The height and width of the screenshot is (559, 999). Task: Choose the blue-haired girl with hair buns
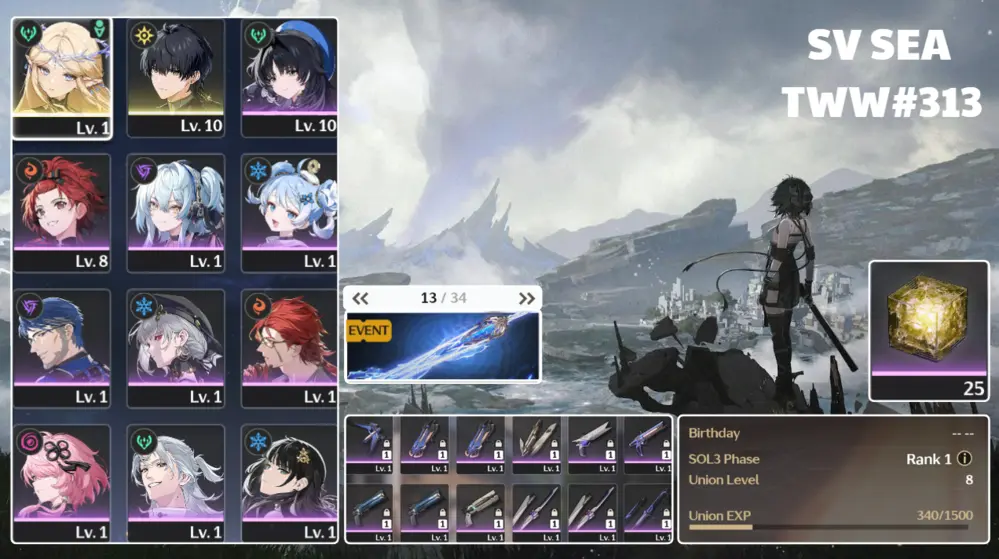pyautogui.click(x=289, y=210)
